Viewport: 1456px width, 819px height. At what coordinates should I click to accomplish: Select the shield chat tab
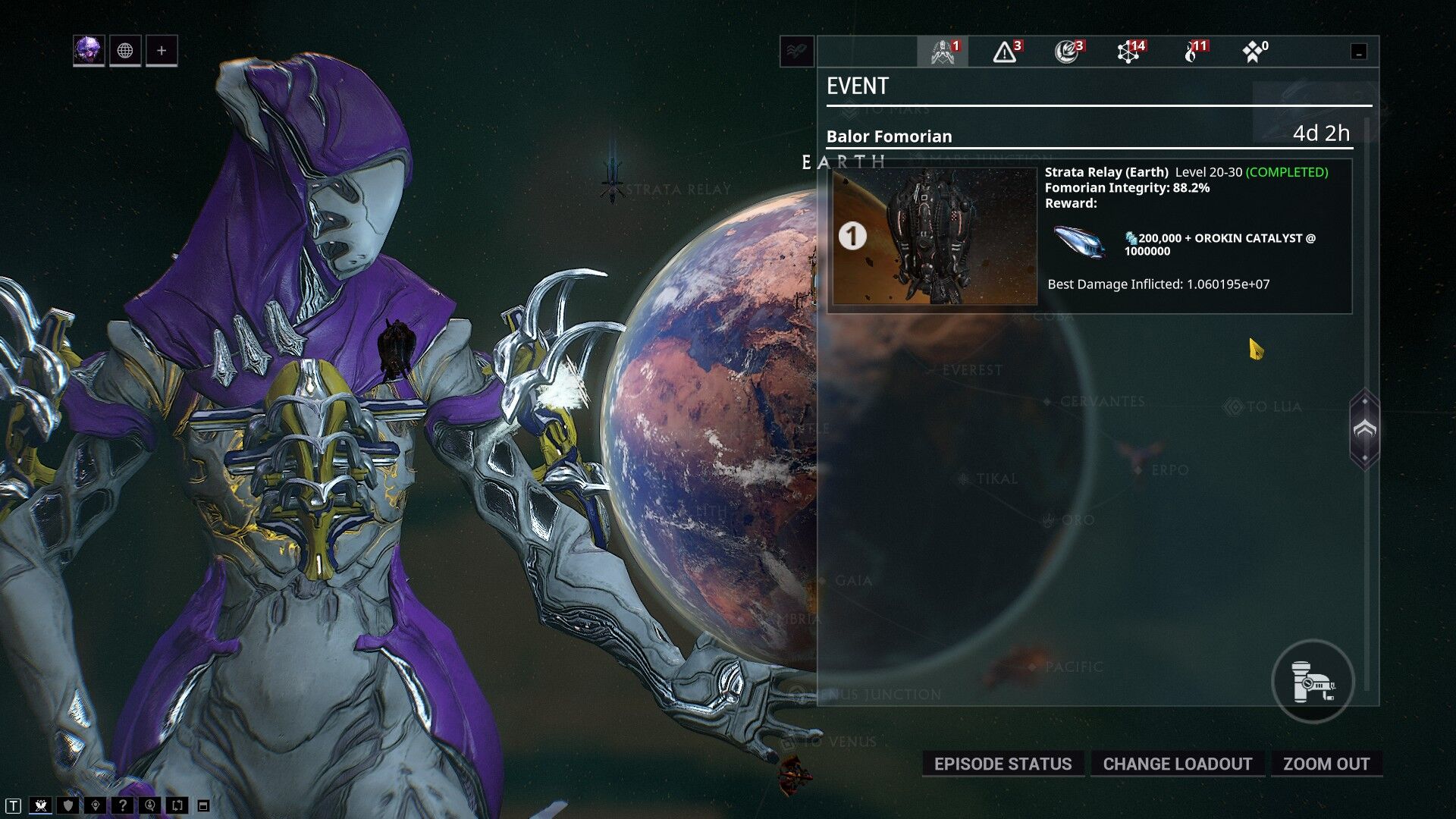coord(68,805)
